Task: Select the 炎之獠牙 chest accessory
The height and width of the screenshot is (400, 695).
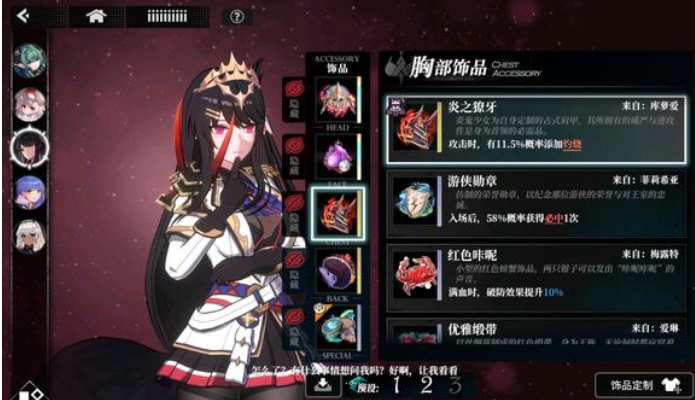Action: coord(535,129)
